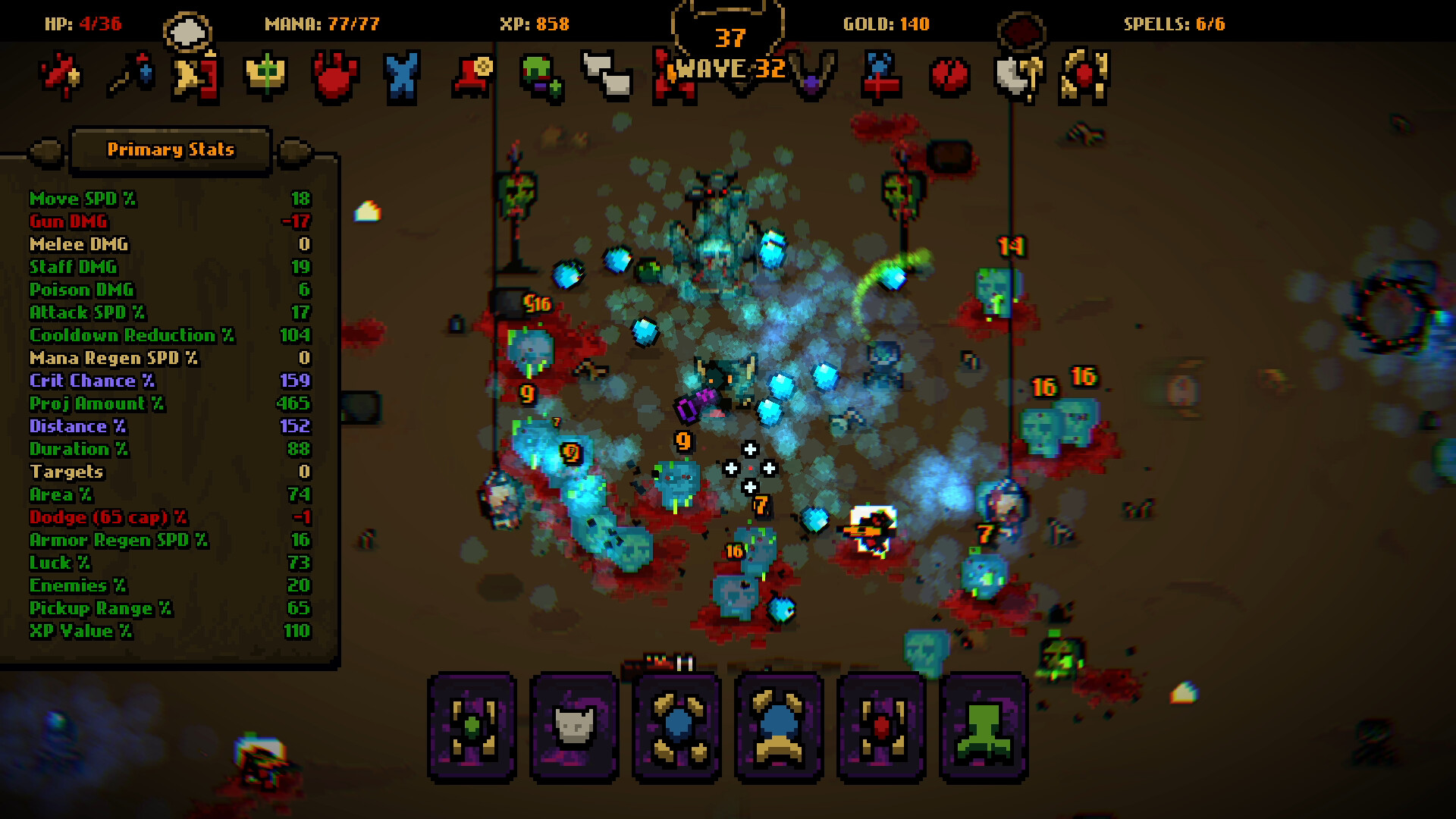Open the Primary Stats panel header
Screen dimensions: 1456x819
coord(170,149)
